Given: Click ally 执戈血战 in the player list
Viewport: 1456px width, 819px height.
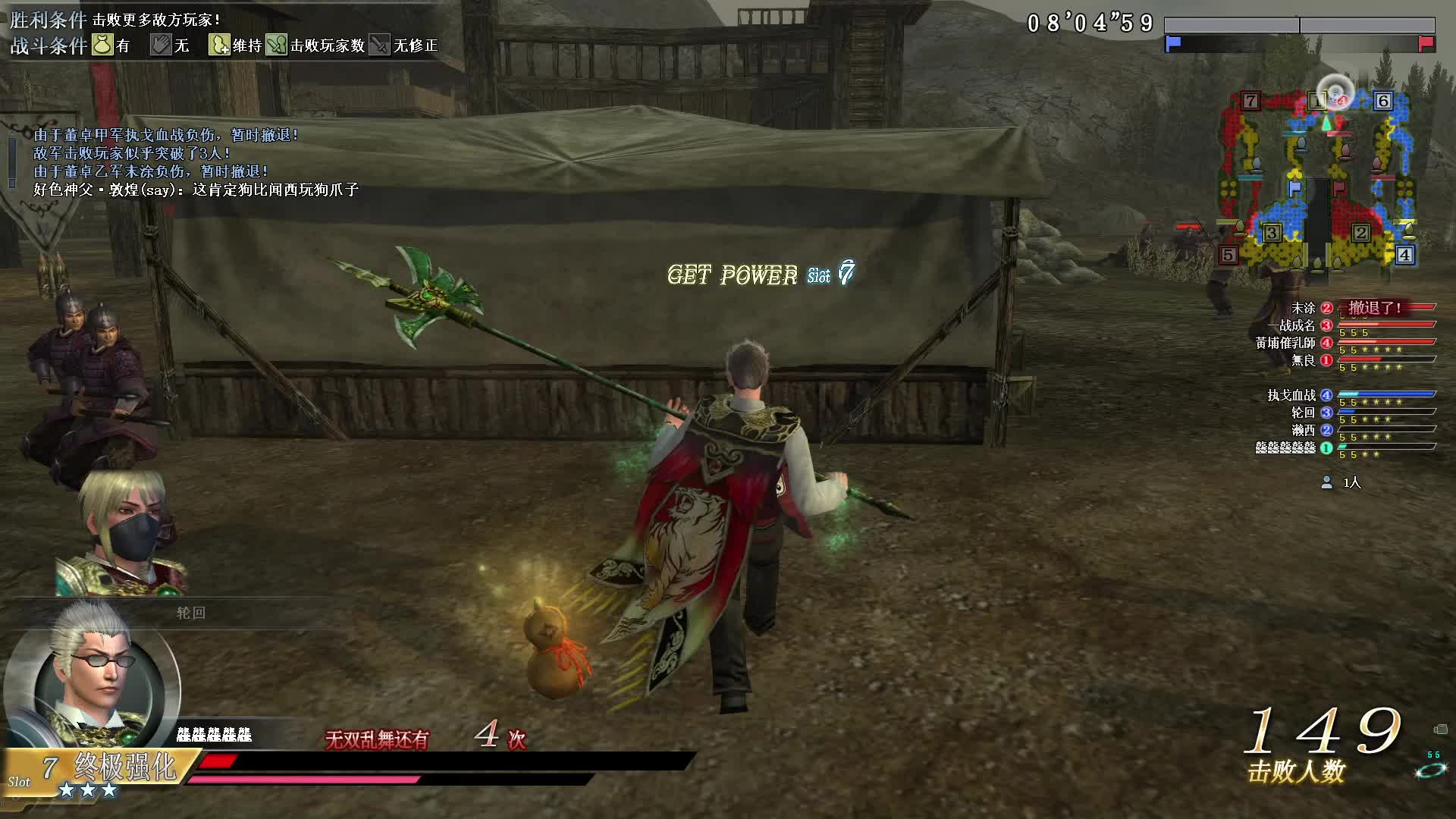Looking at the screenshot, I should 1291,395.
